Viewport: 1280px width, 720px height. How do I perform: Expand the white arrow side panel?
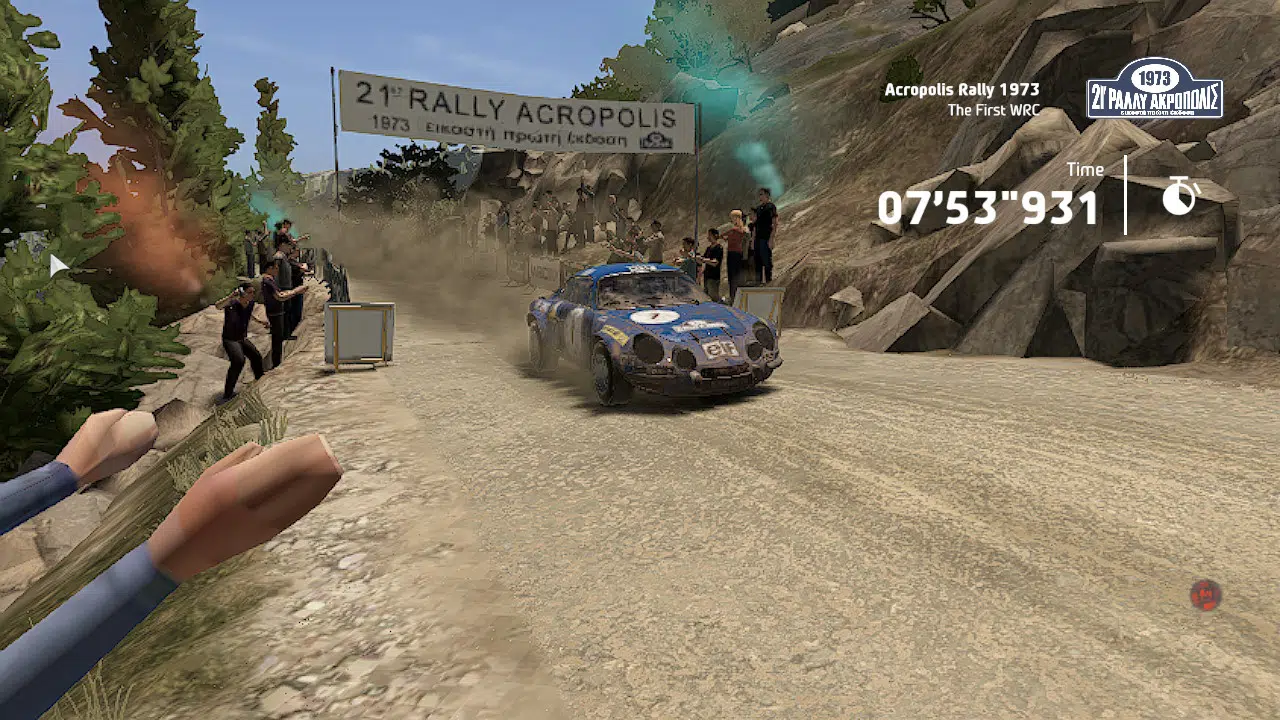58,265
